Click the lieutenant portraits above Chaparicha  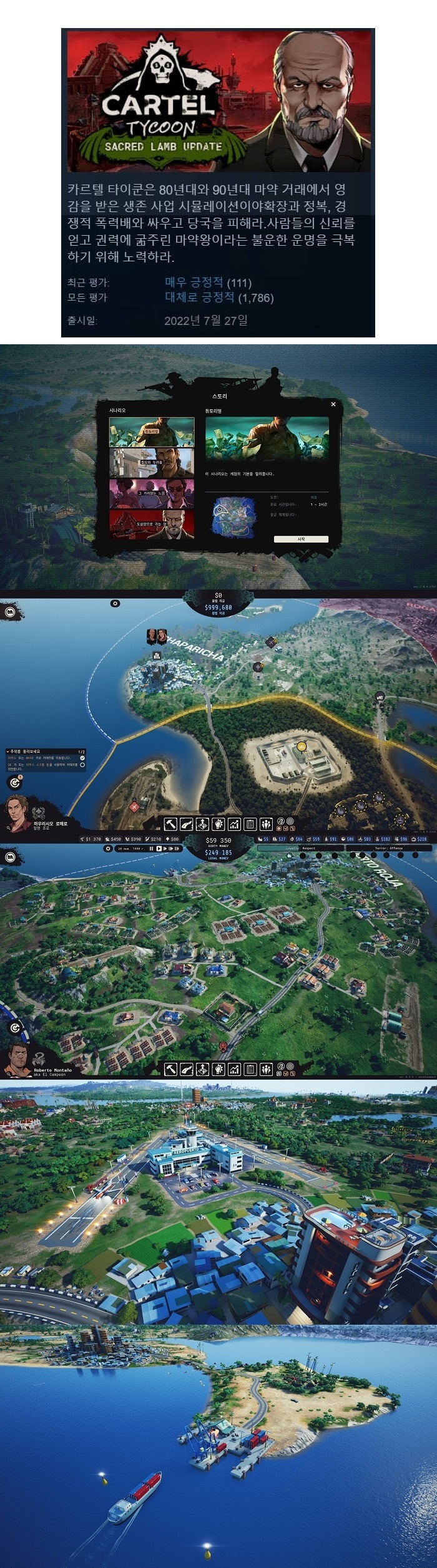(157, 636)
